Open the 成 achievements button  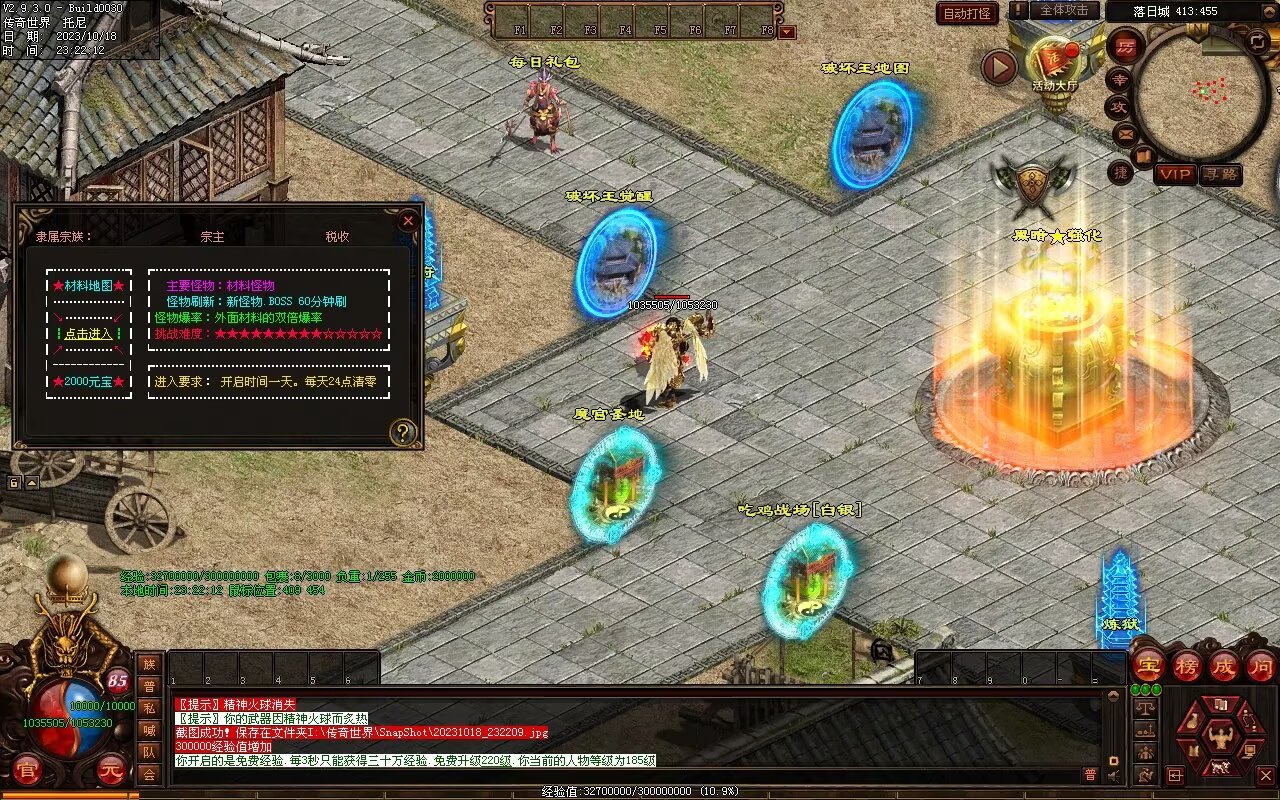tap(1224, 665)
